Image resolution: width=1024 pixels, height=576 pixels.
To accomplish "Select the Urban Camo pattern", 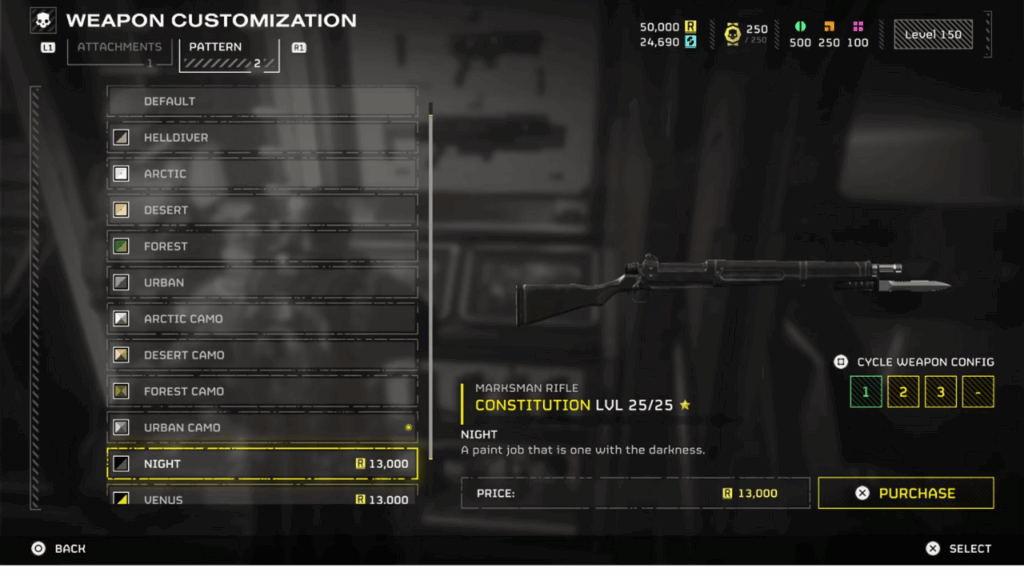I will tap(262, 428).
